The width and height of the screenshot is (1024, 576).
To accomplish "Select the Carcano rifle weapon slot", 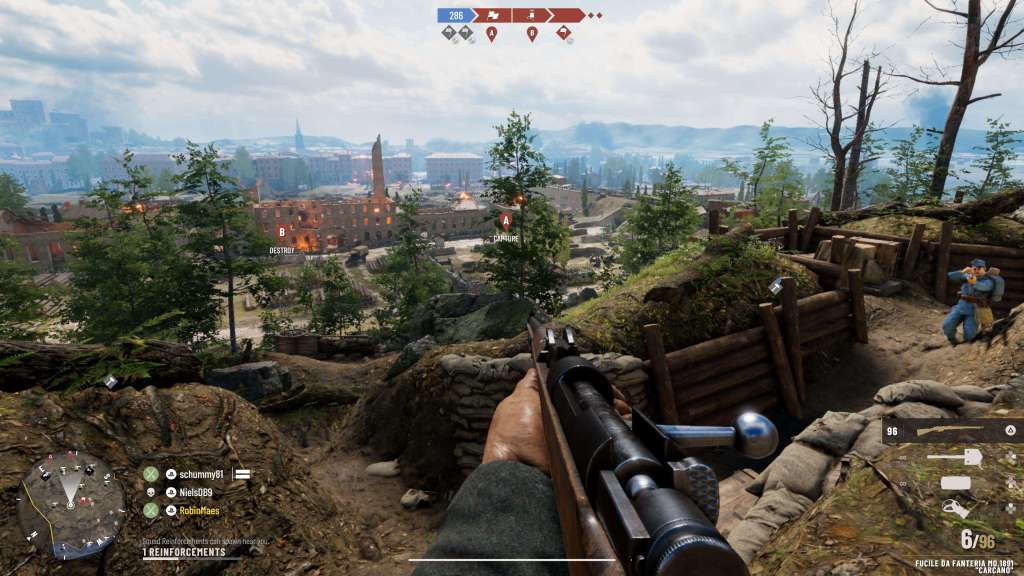I will tap(951, 431).
